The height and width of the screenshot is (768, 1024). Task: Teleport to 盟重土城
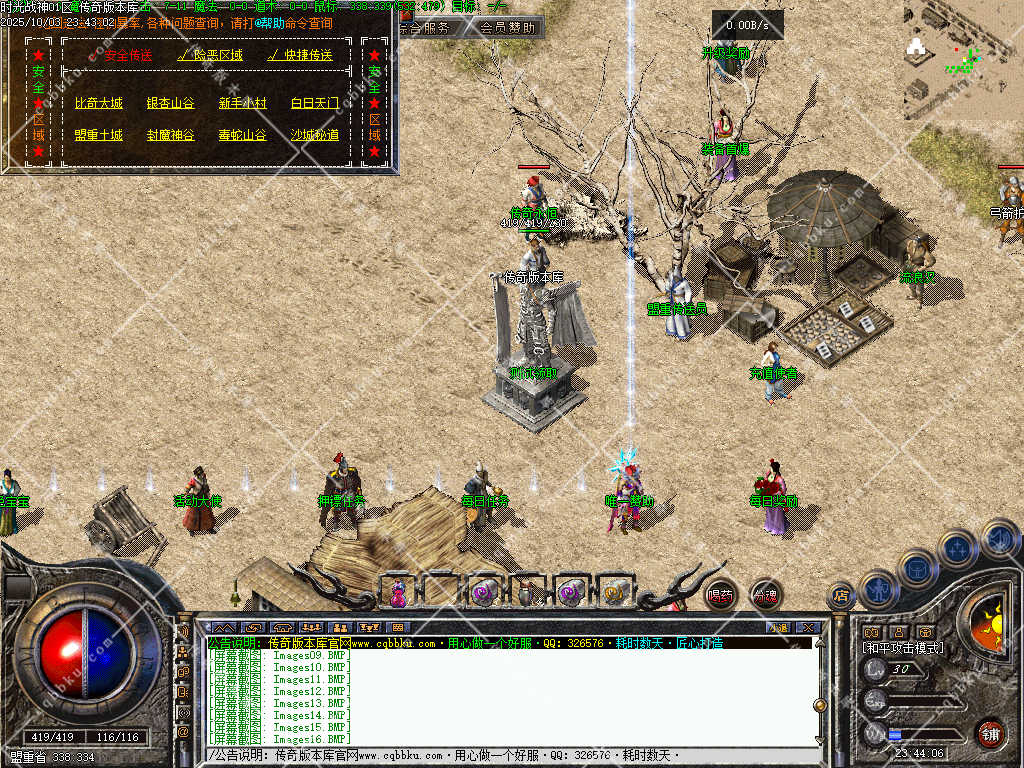[98, 135]
